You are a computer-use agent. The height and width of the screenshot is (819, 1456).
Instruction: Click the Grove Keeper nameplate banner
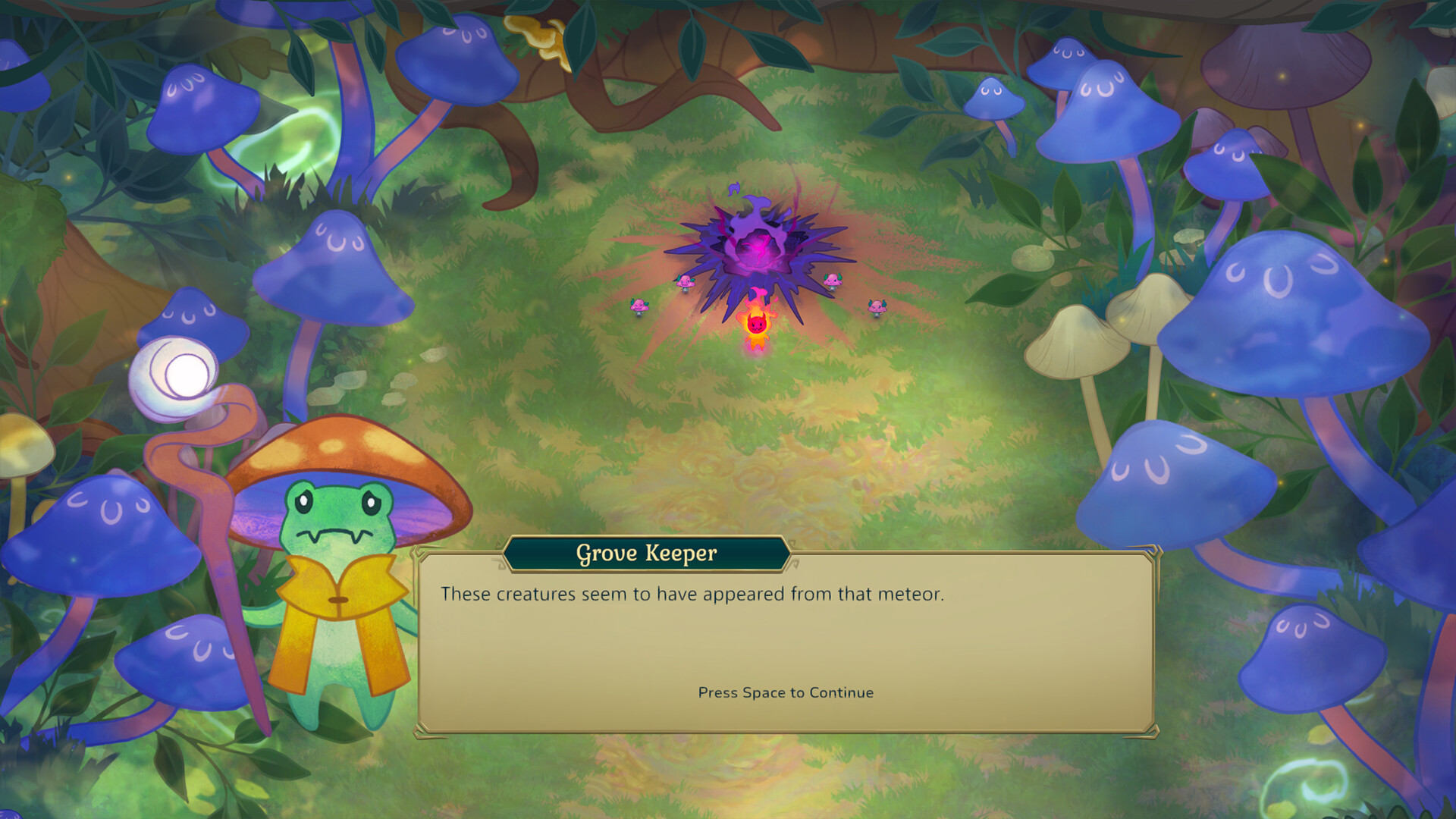pyautogui.click(x=646, y=554)
